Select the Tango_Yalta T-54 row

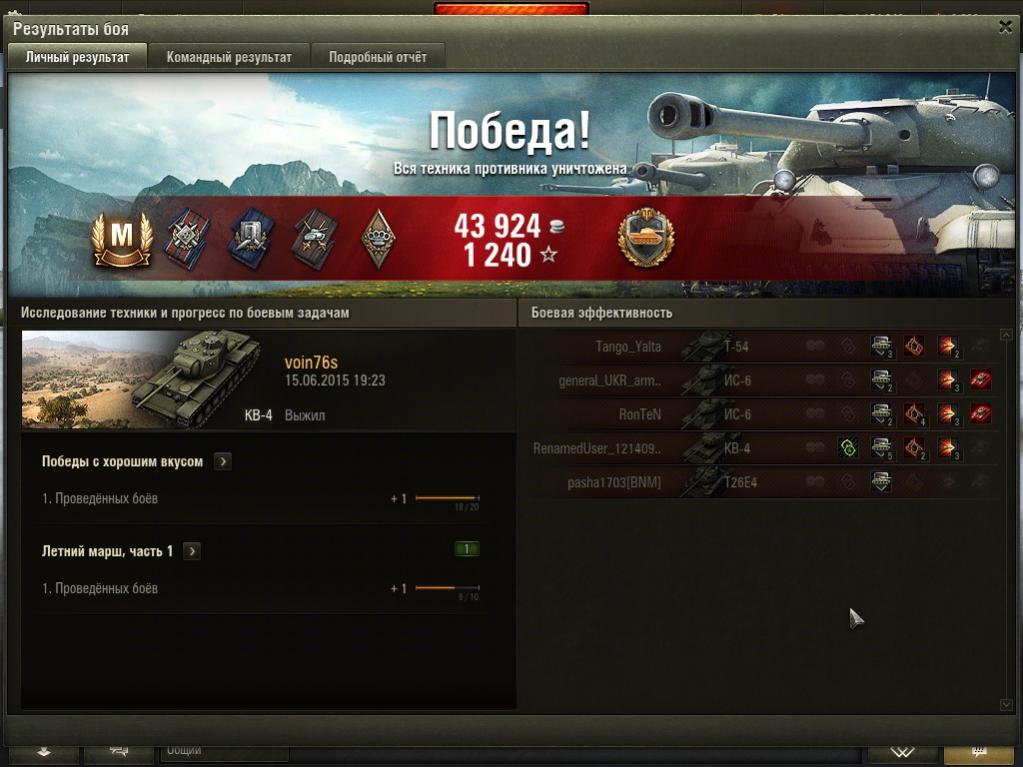point(760,347)
